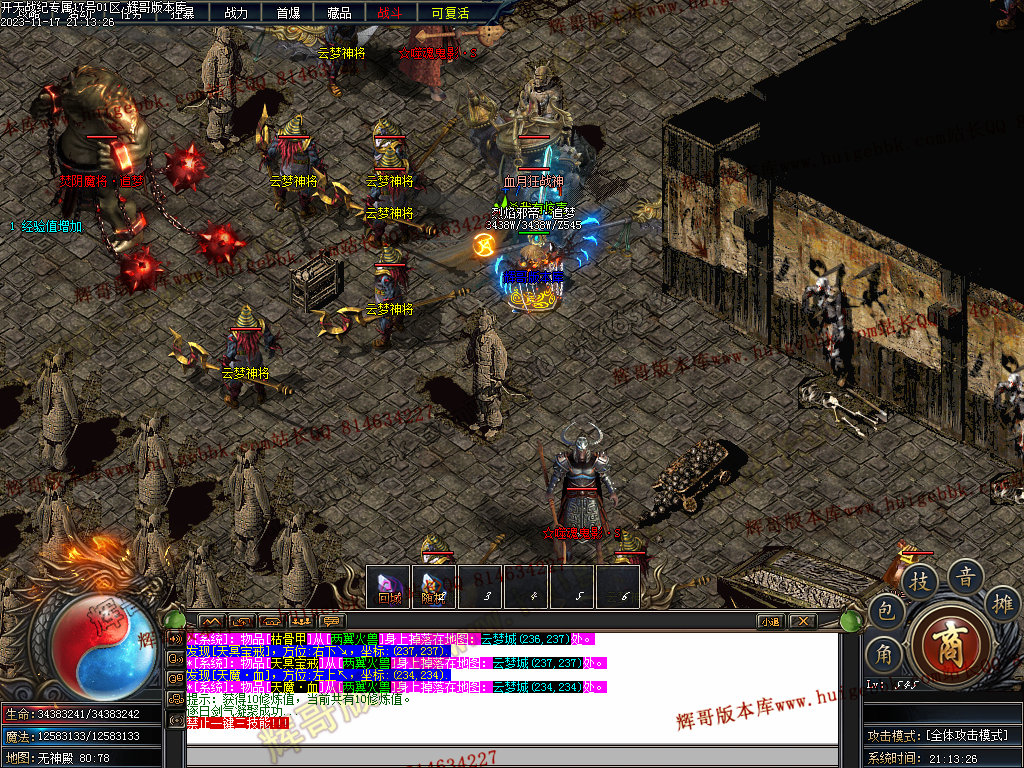Viewport: 1024px width, 768px height.
Task: Open the 藏品 menu
Action: [340, 13]
